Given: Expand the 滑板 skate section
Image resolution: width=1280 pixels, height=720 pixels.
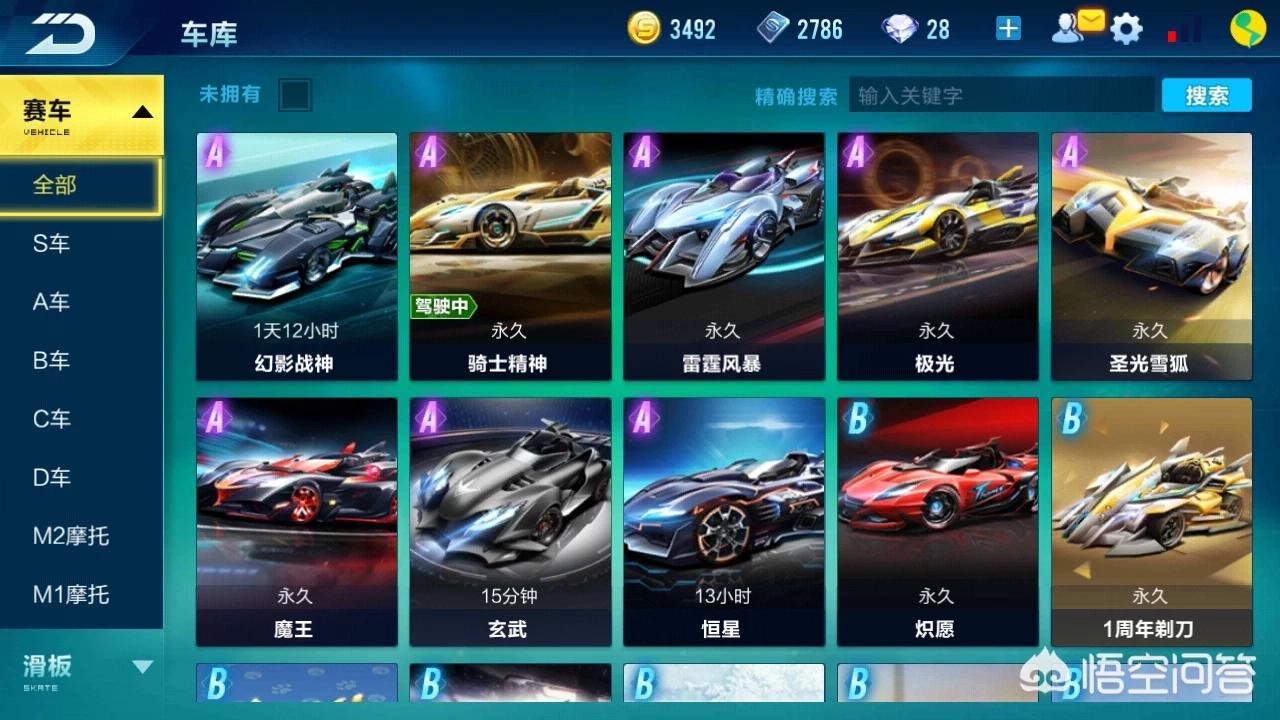Looking at the screenshot, I should click(142, 667).
